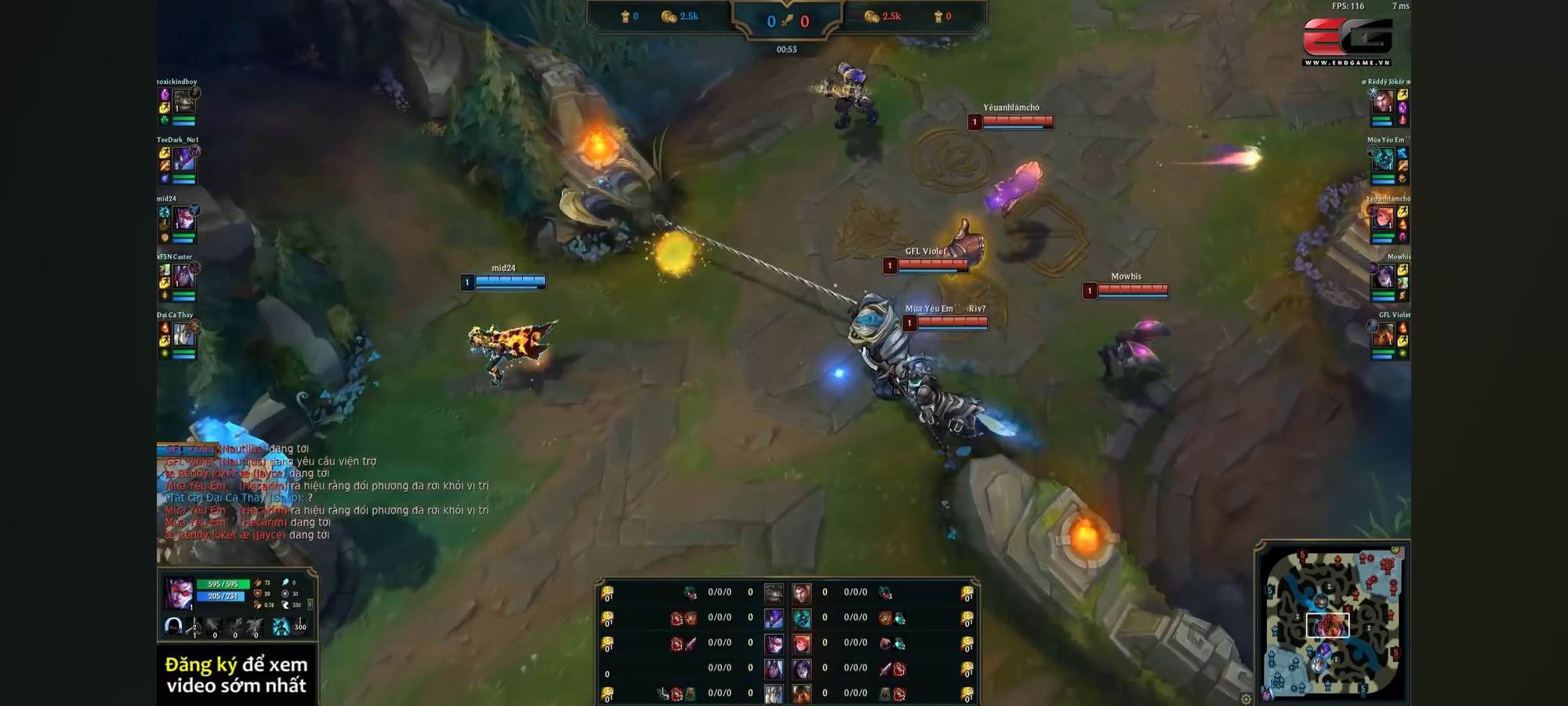The image size is (1568, 706).
Task: Click the armor stat shield icon in the HUD
Action: point(257,593)
